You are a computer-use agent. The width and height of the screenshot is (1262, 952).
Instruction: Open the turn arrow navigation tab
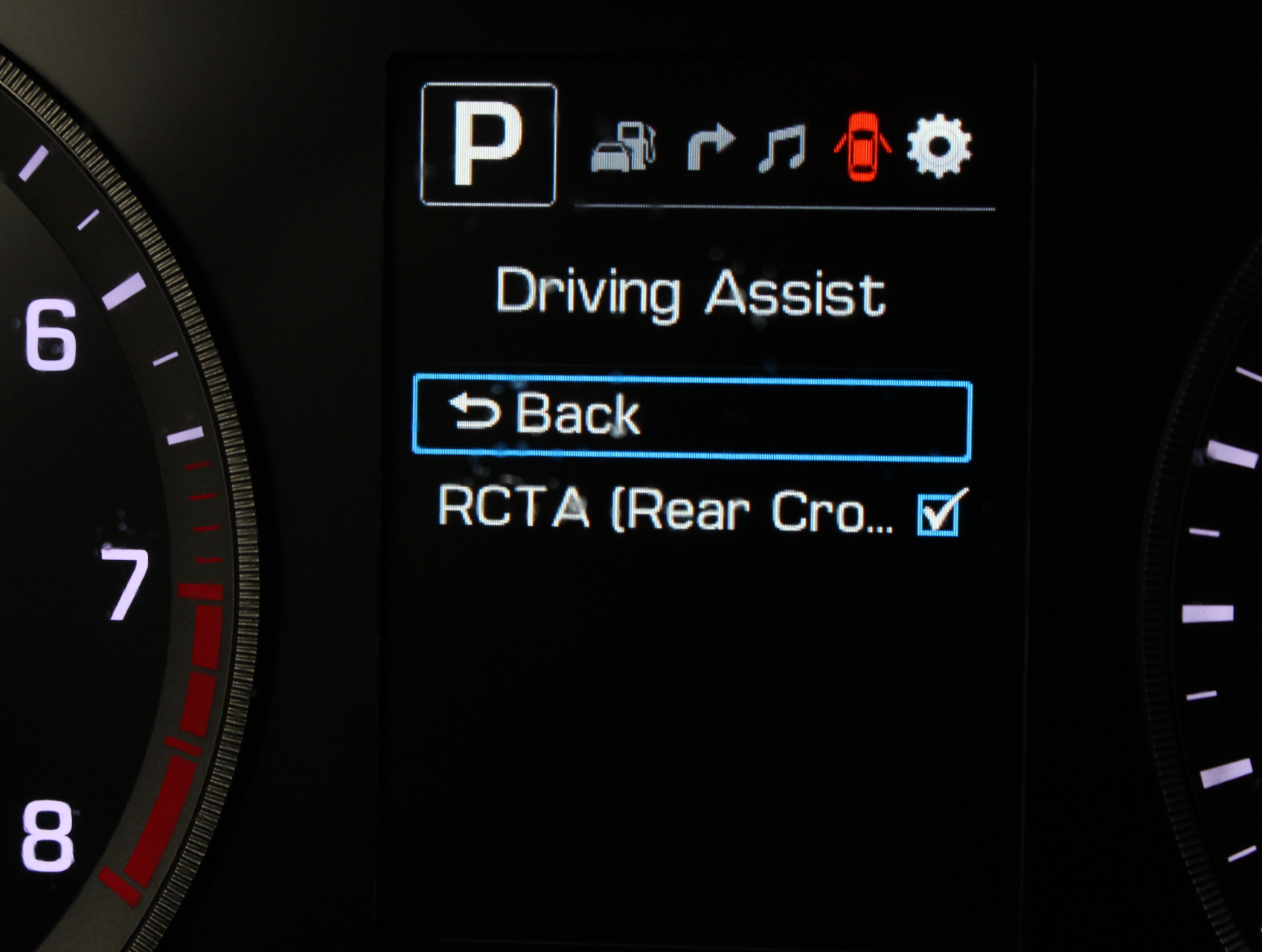pos(710,147)
